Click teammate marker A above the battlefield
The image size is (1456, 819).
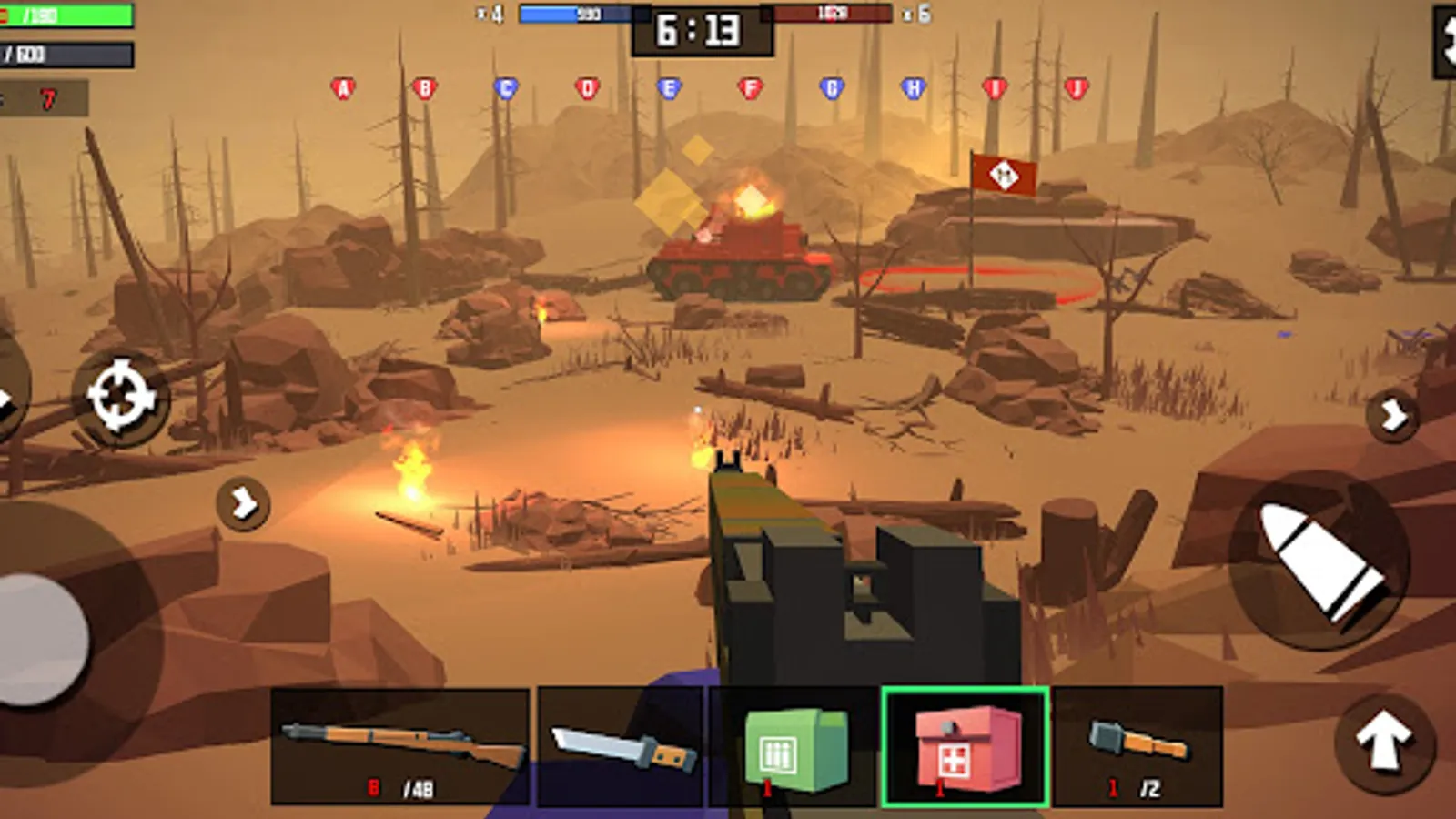click(x=342, y=87)
